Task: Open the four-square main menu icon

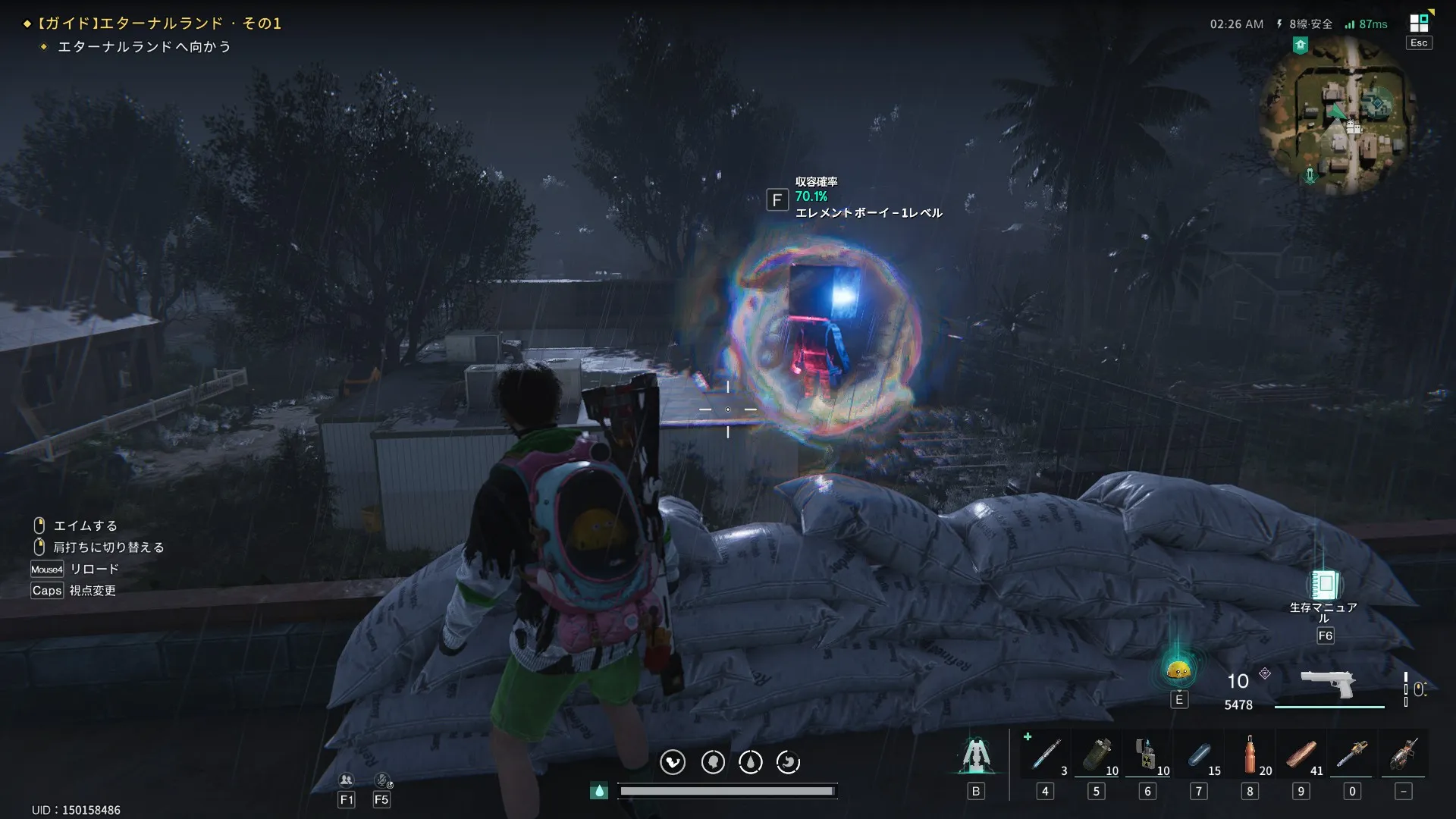Action: (x=1418, y=23)
